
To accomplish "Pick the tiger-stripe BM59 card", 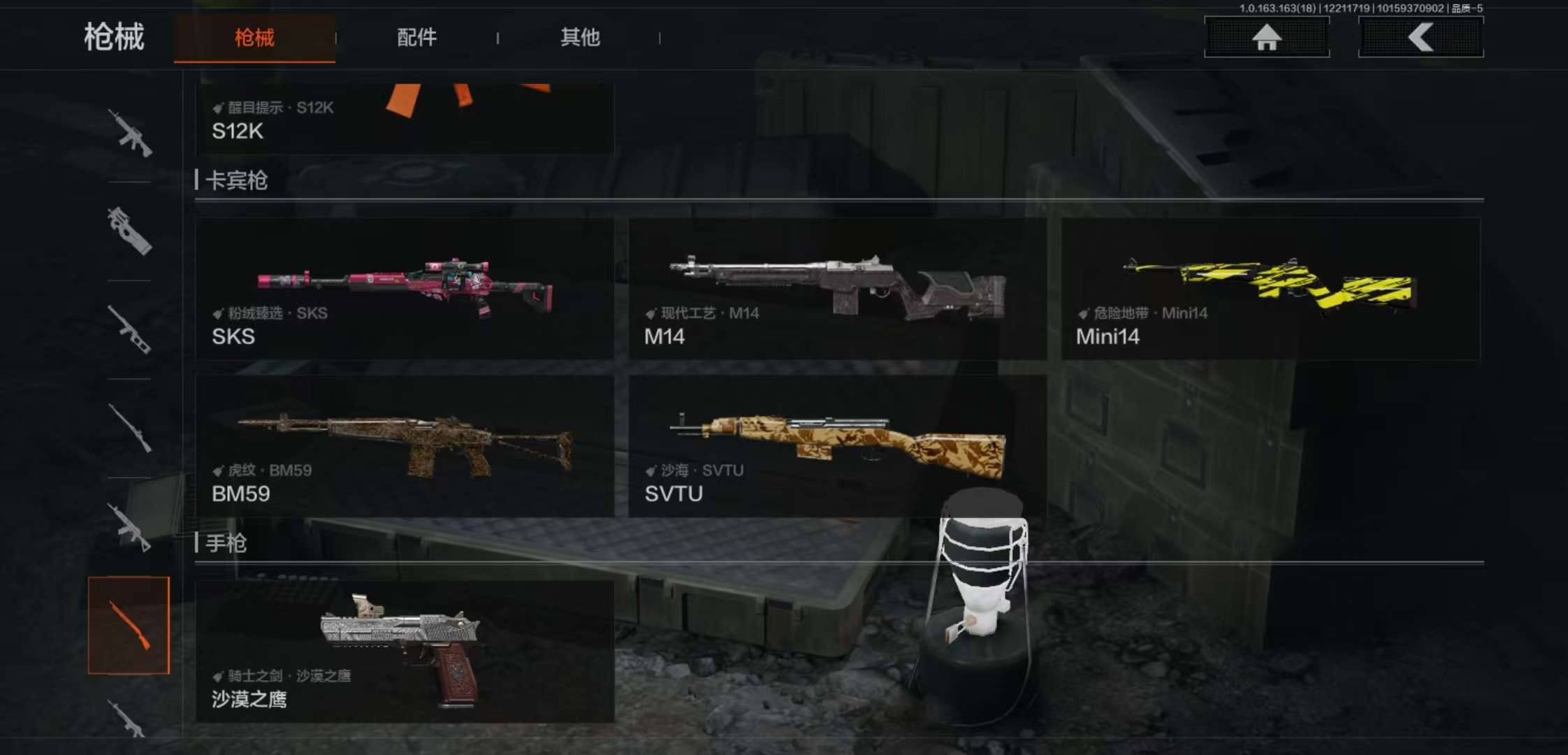I will coord(405,446).
